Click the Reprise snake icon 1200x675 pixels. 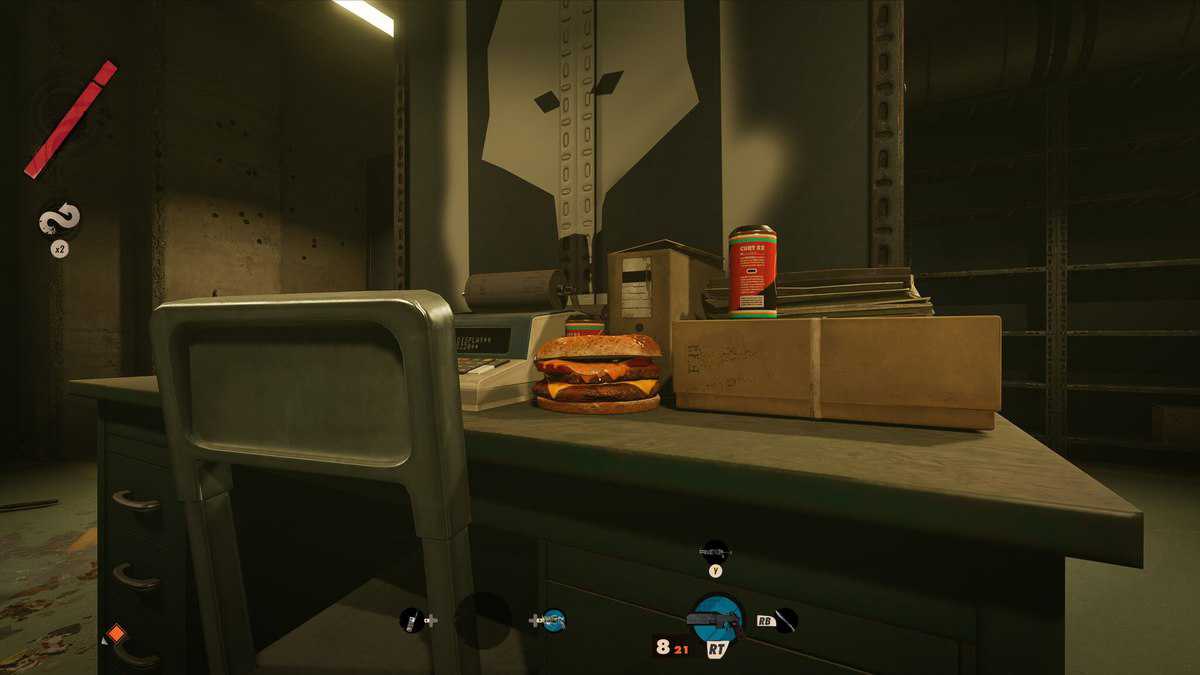point(60,219)
